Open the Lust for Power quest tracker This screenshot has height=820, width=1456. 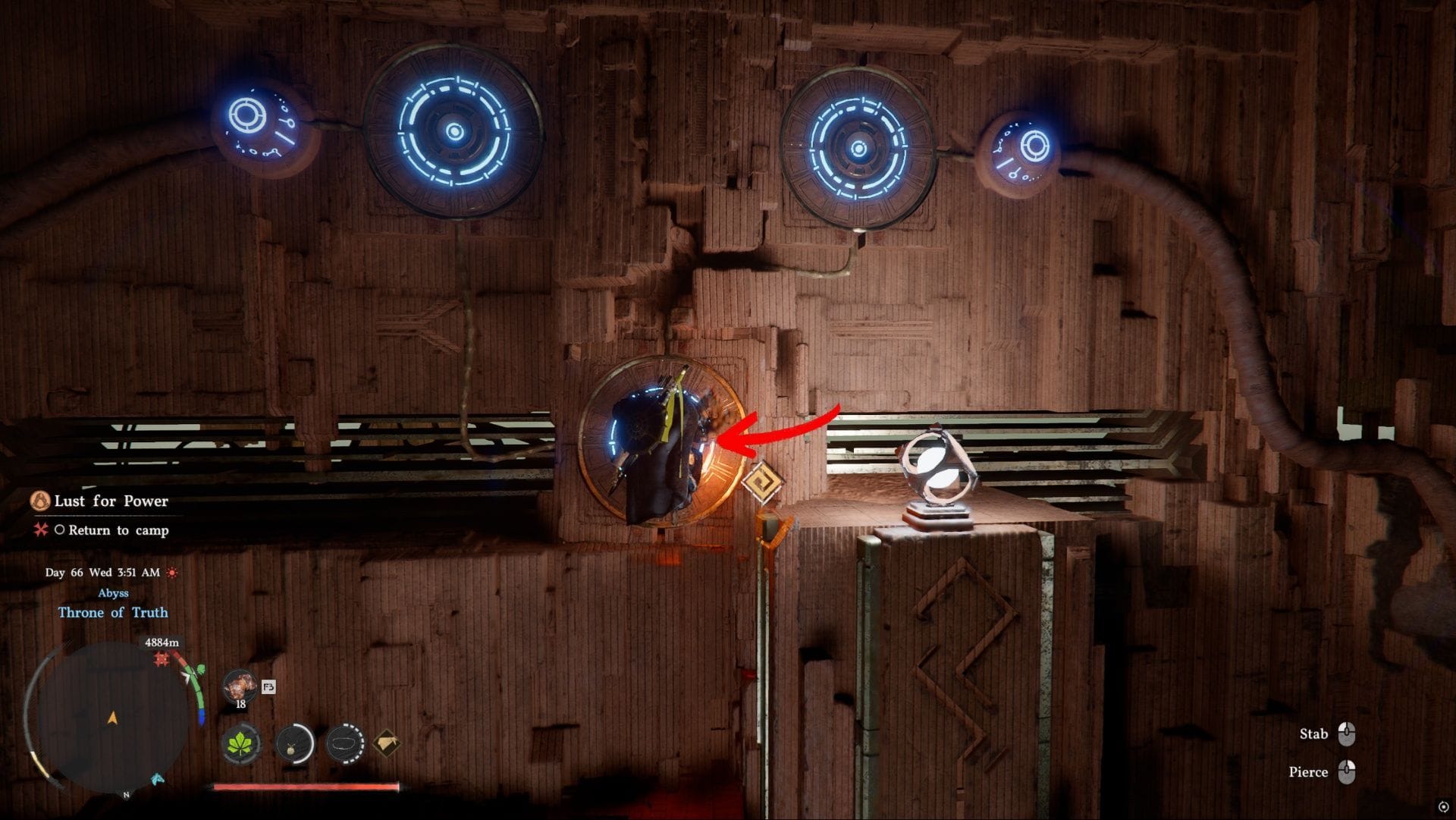[111, 501]
